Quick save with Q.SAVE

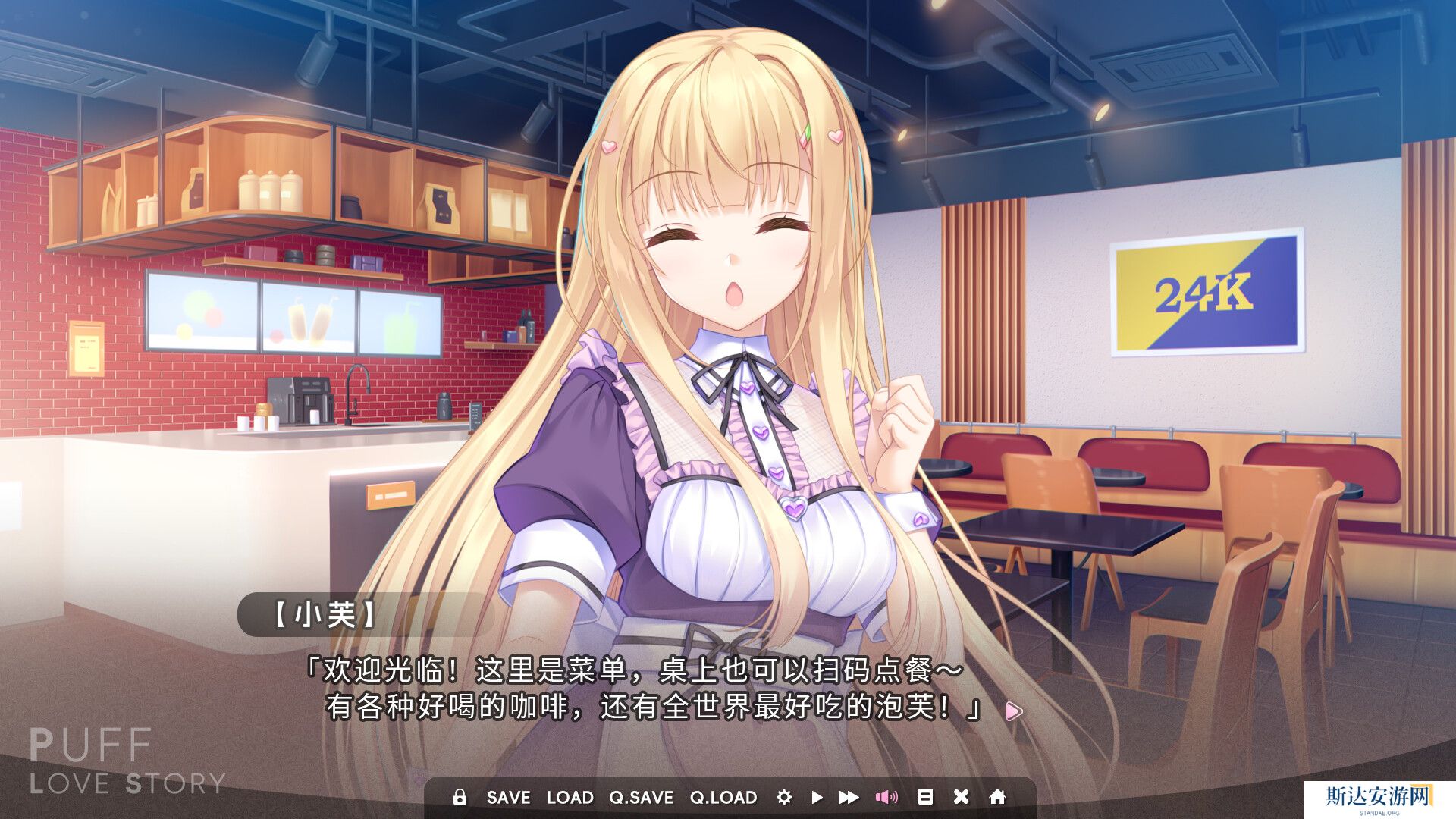click(641, 797)
